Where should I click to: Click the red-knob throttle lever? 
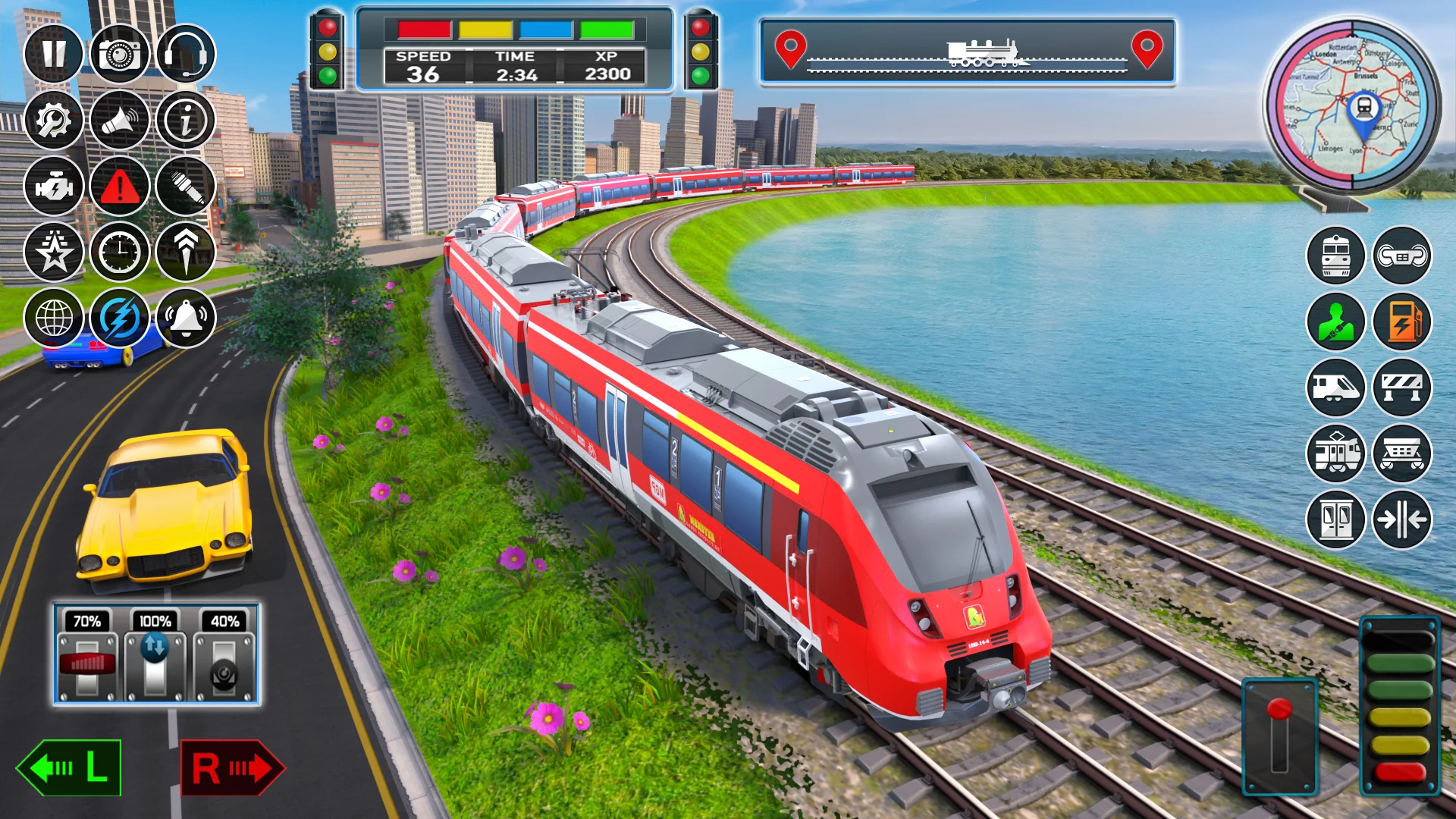tap(1279, 734)
